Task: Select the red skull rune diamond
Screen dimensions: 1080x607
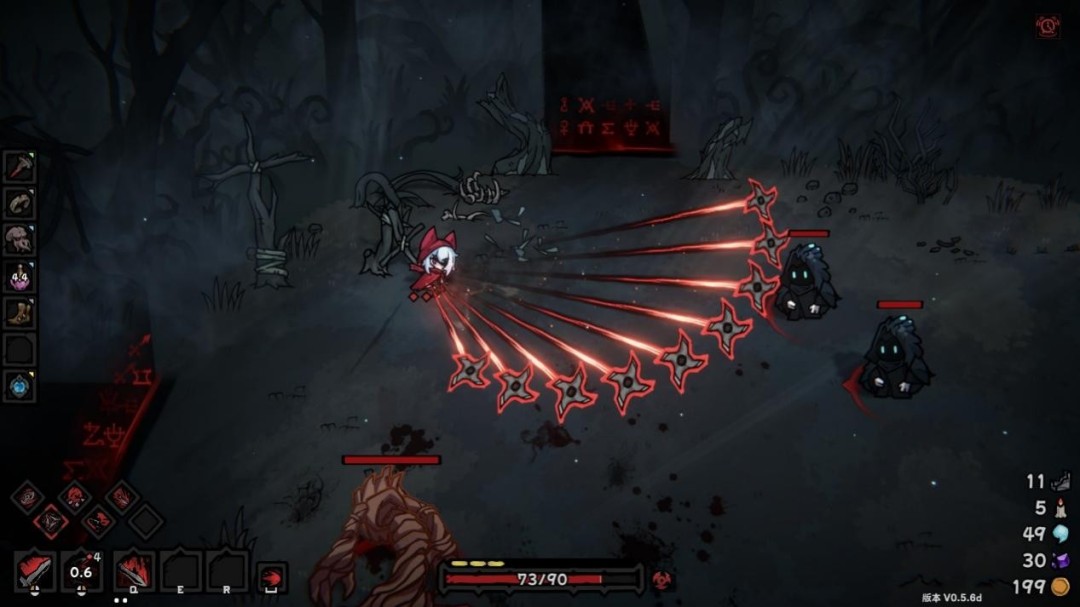Action: [x=74, y=496]
